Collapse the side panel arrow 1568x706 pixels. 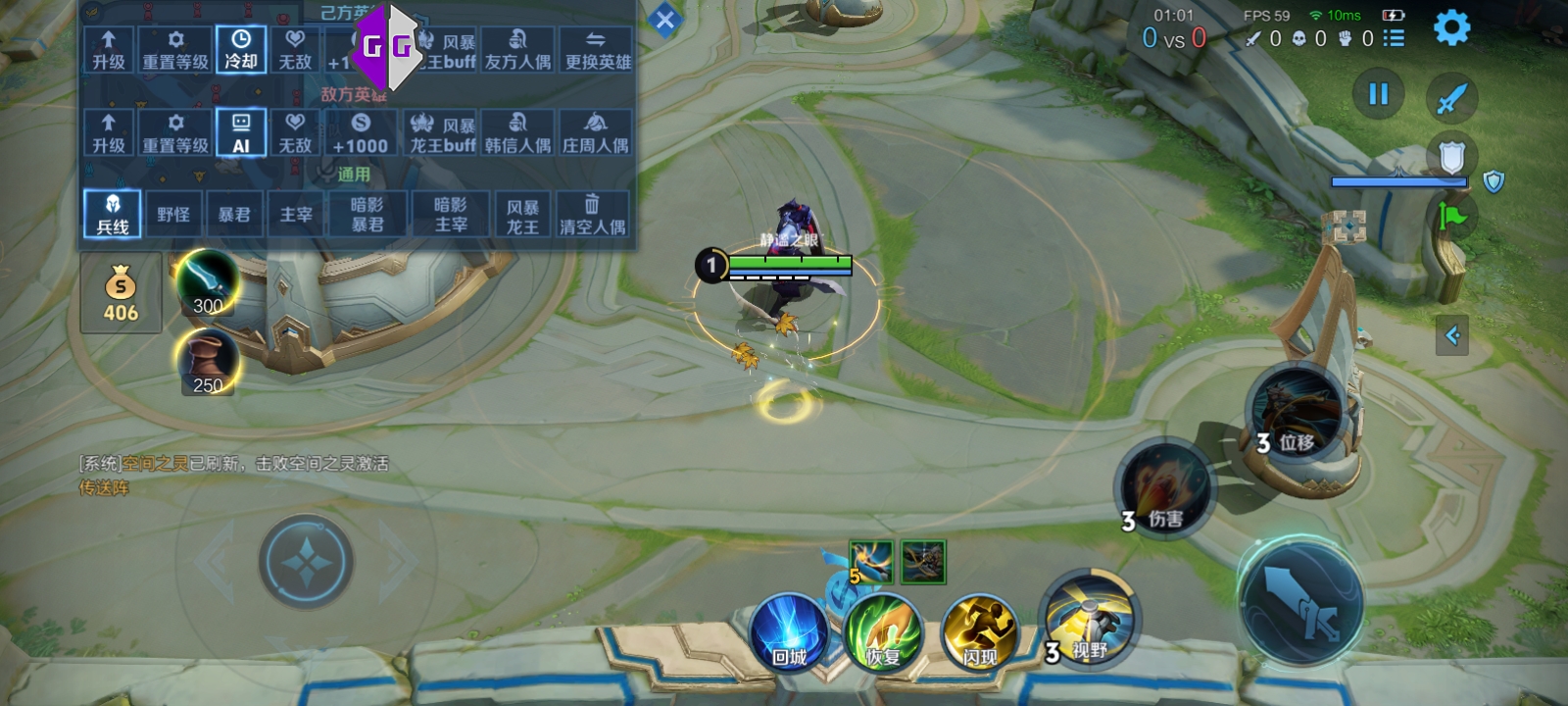[x=1452, y=335]
